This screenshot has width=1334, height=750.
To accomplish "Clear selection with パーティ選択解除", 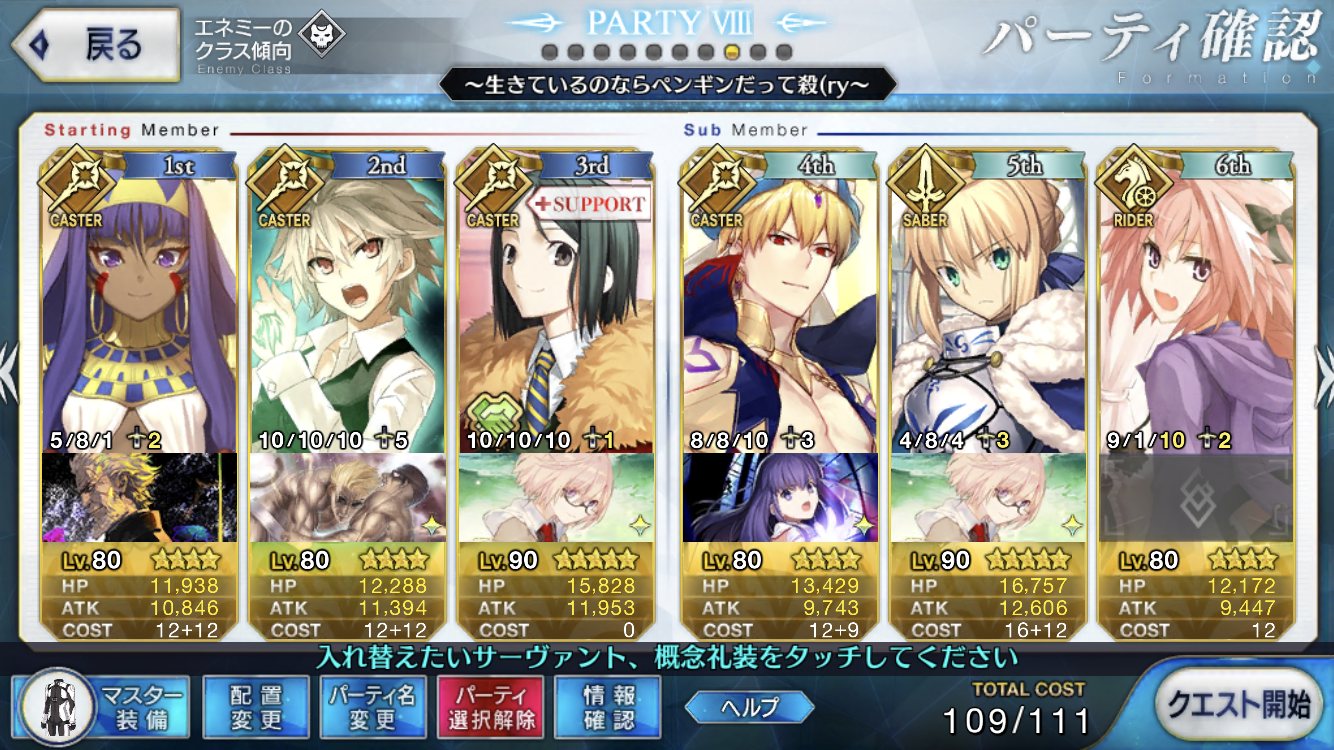I will [490, 706].
